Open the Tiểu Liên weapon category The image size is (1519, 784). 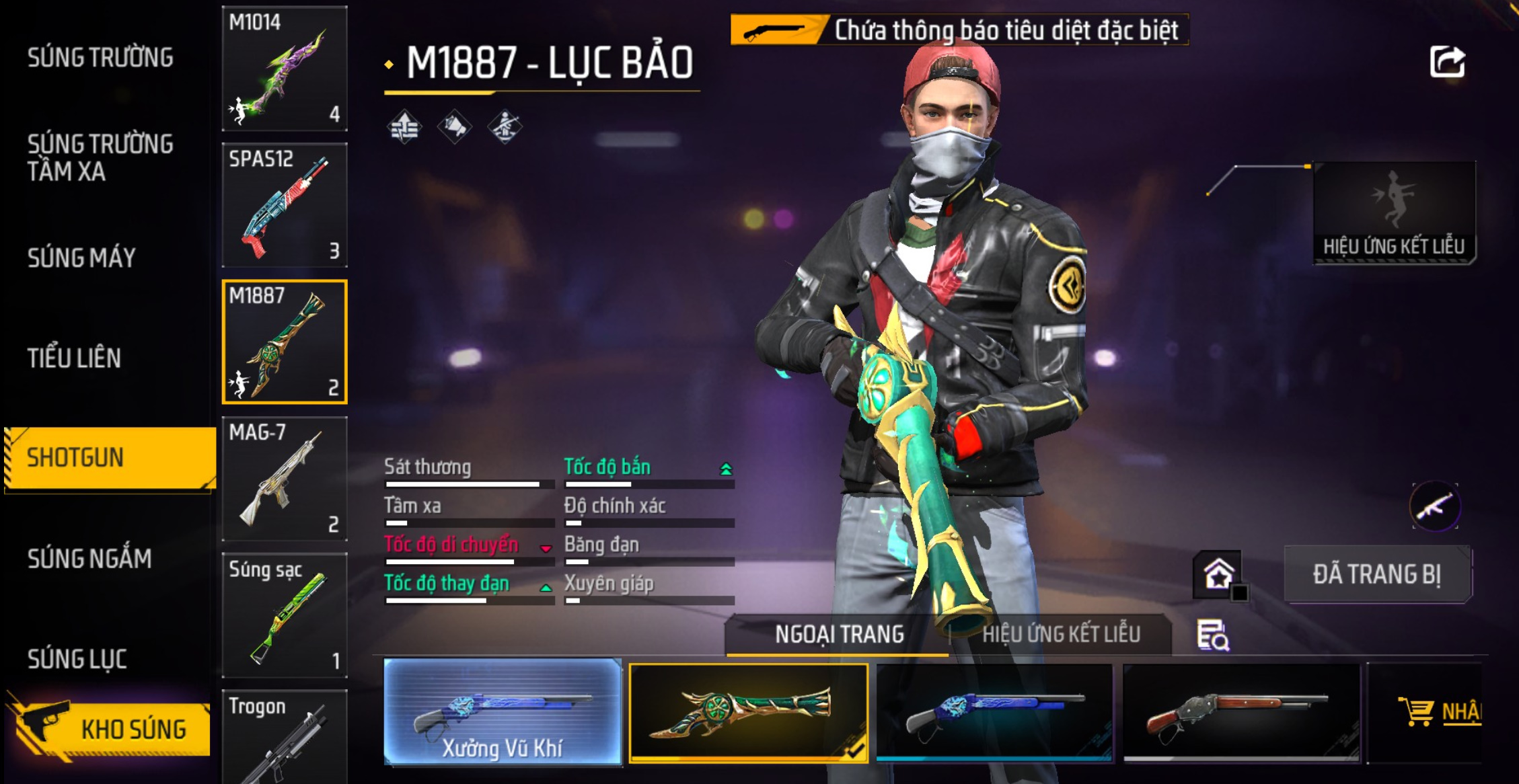tap(74, 358)
